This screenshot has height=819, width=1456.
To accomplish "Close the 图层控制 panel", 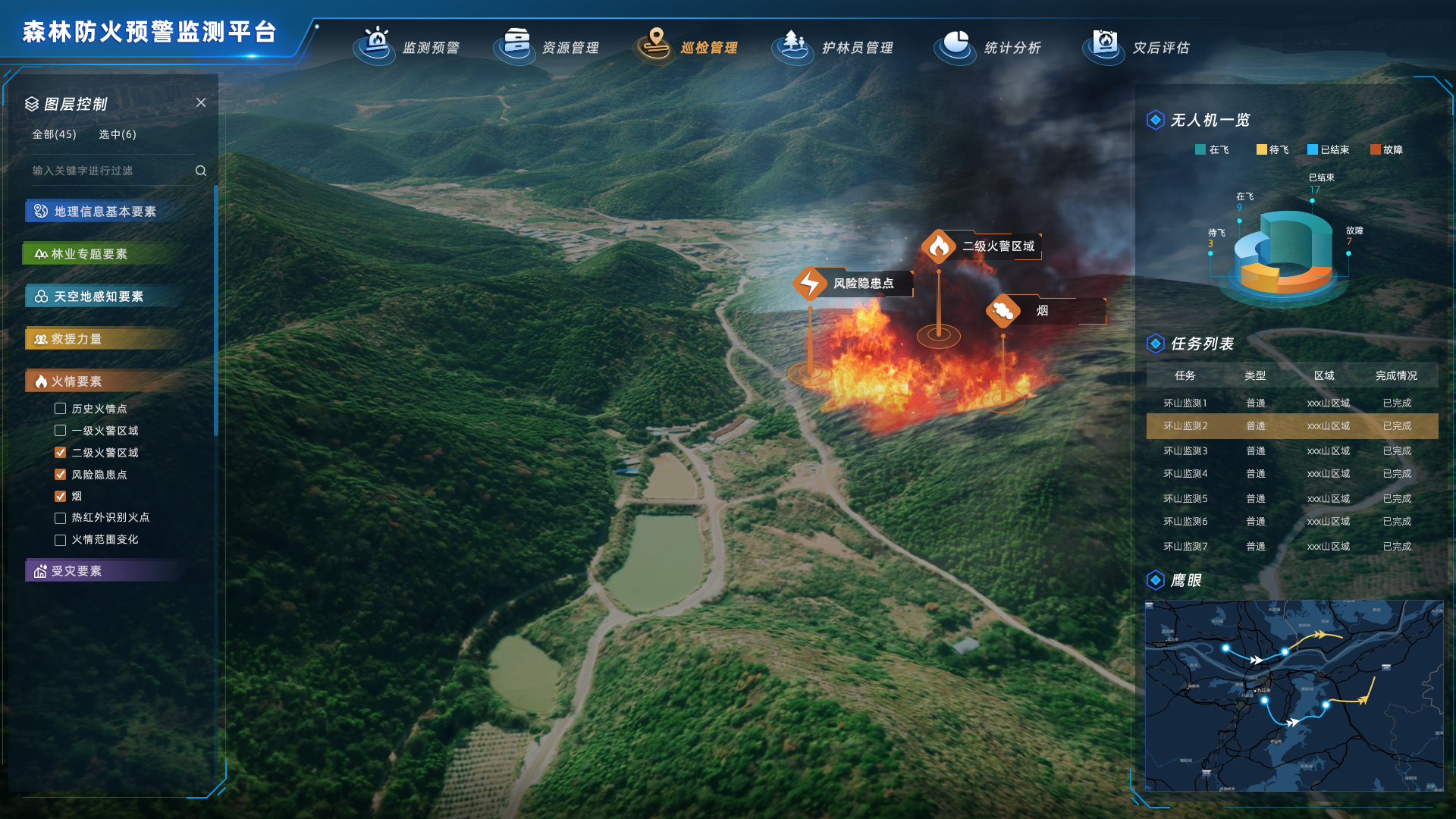I will click(201, 102).
